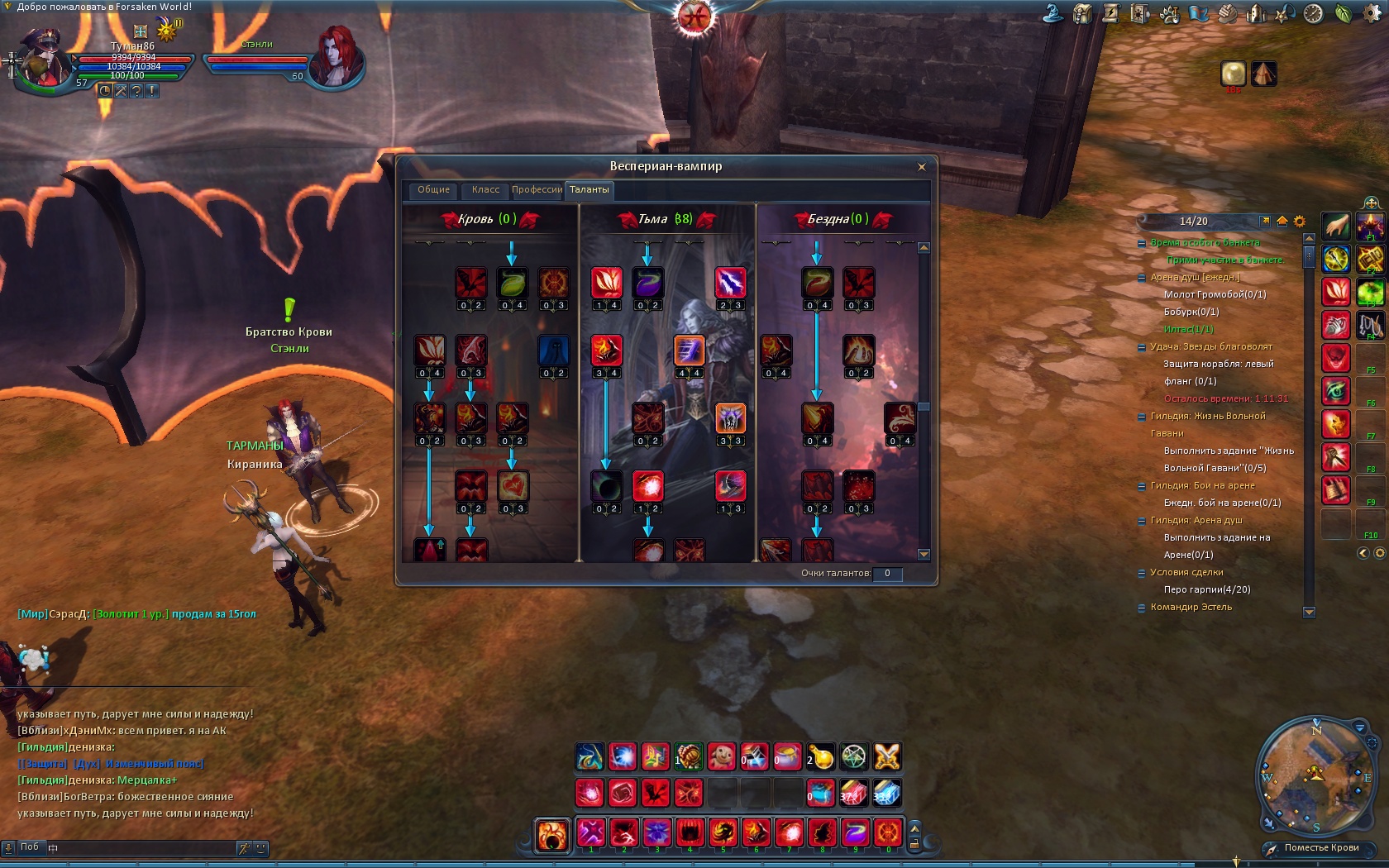Click the chat input field
Image resolution: width=1389 pixels, height=868 pixels.
[x=141, y=847]
